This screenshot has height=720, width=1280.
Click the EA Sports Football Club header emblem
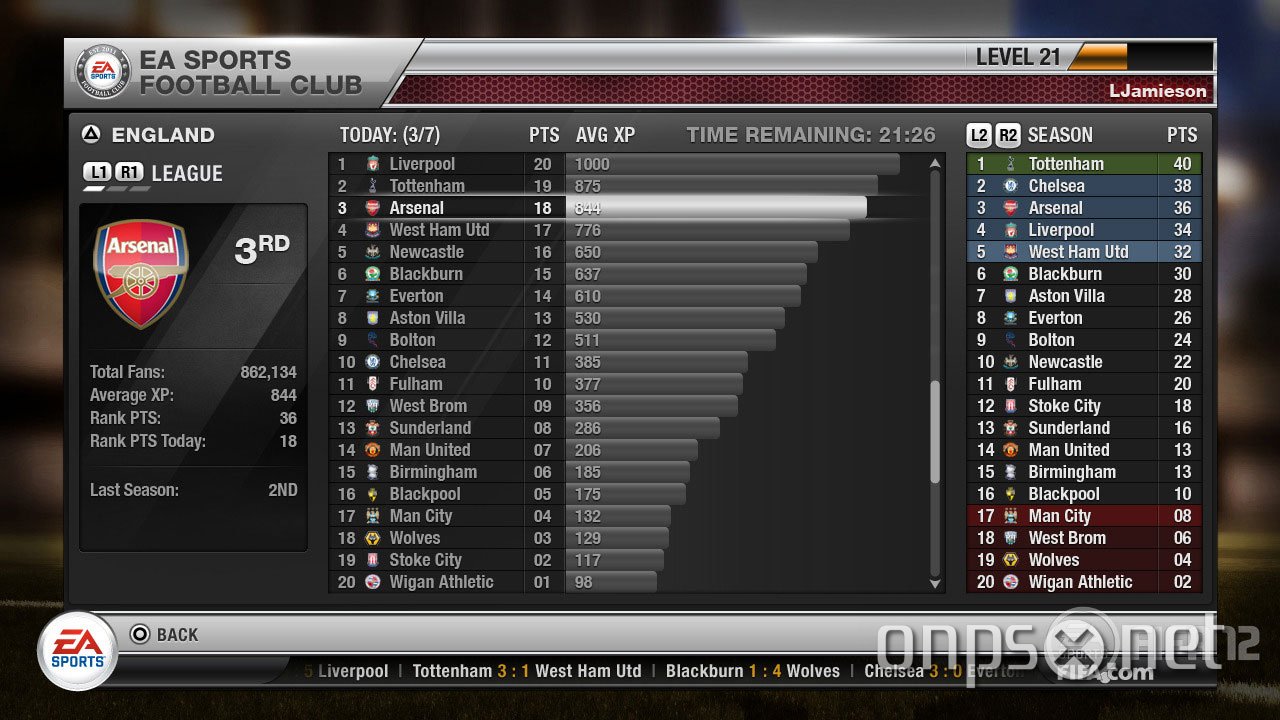tap(103, 70)
